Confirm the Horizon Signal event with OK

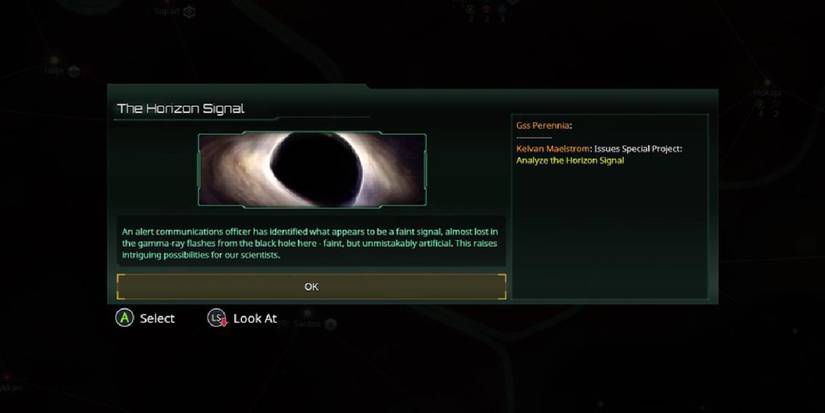[x=311, y=287]
